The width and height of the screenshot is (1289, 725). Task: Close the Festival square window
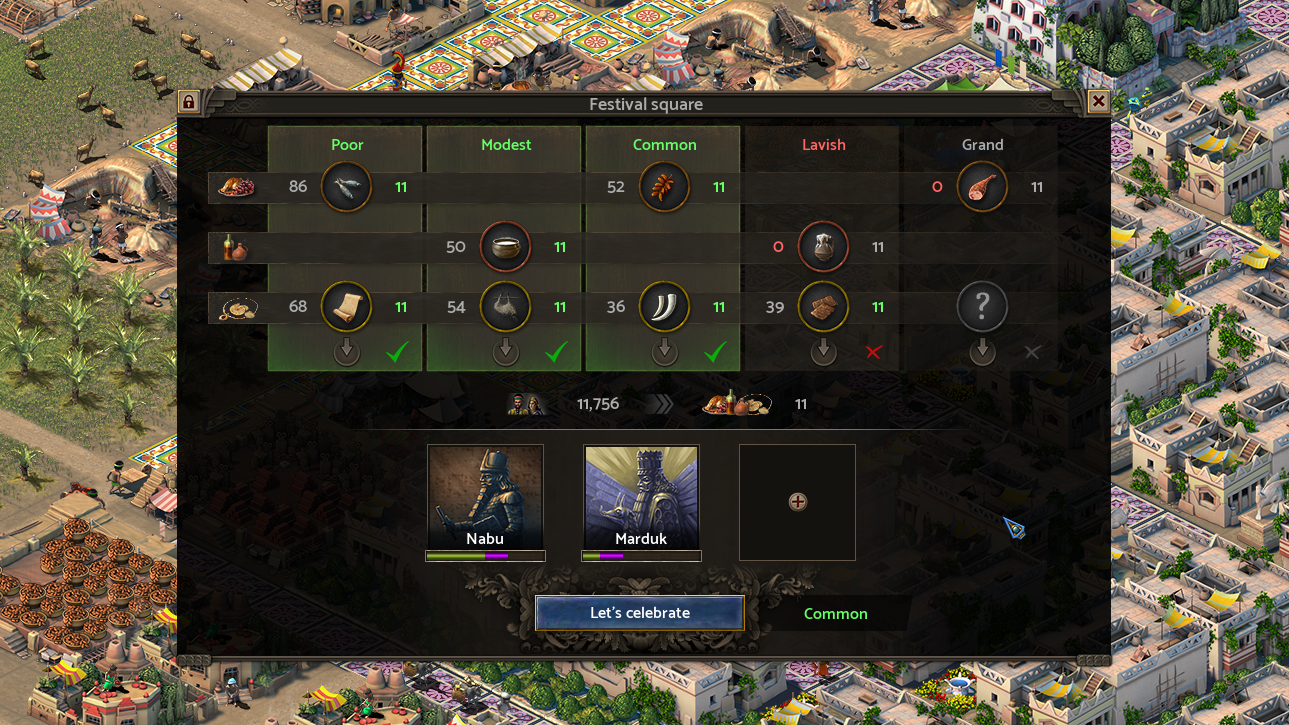point(1098,102)
